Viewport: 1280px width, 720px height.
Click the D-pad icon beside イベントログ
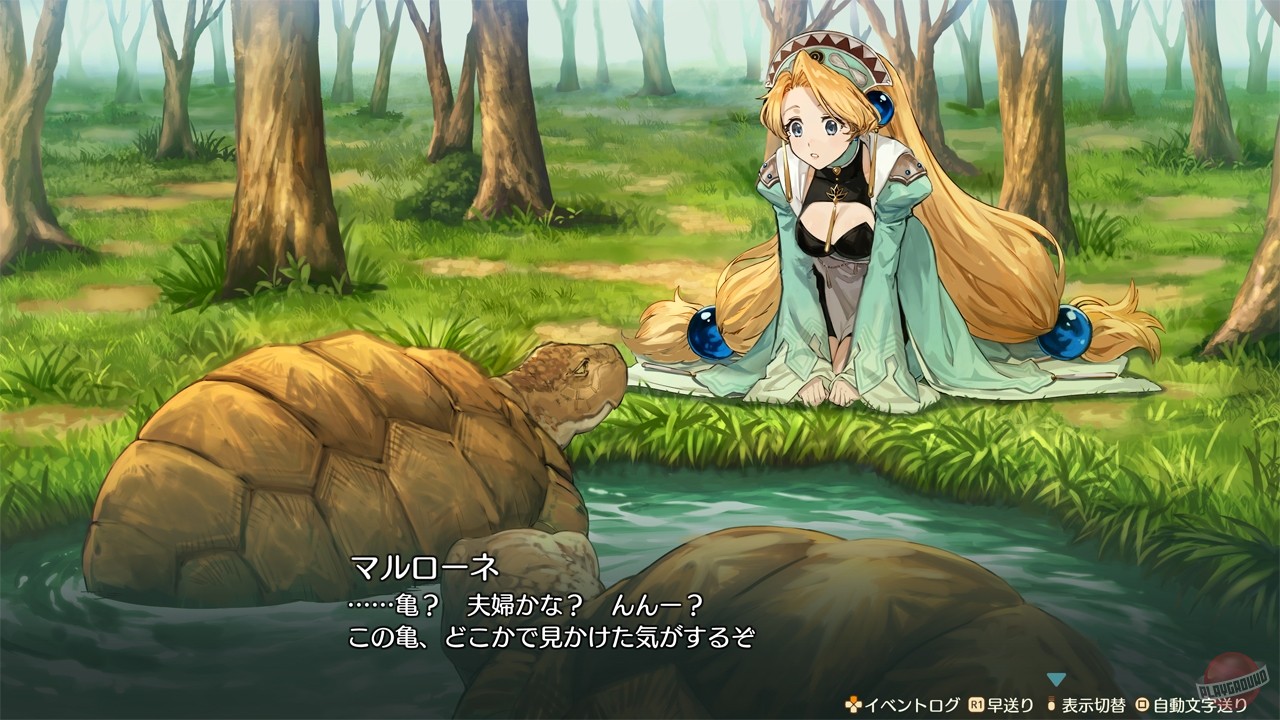[853, 703]
